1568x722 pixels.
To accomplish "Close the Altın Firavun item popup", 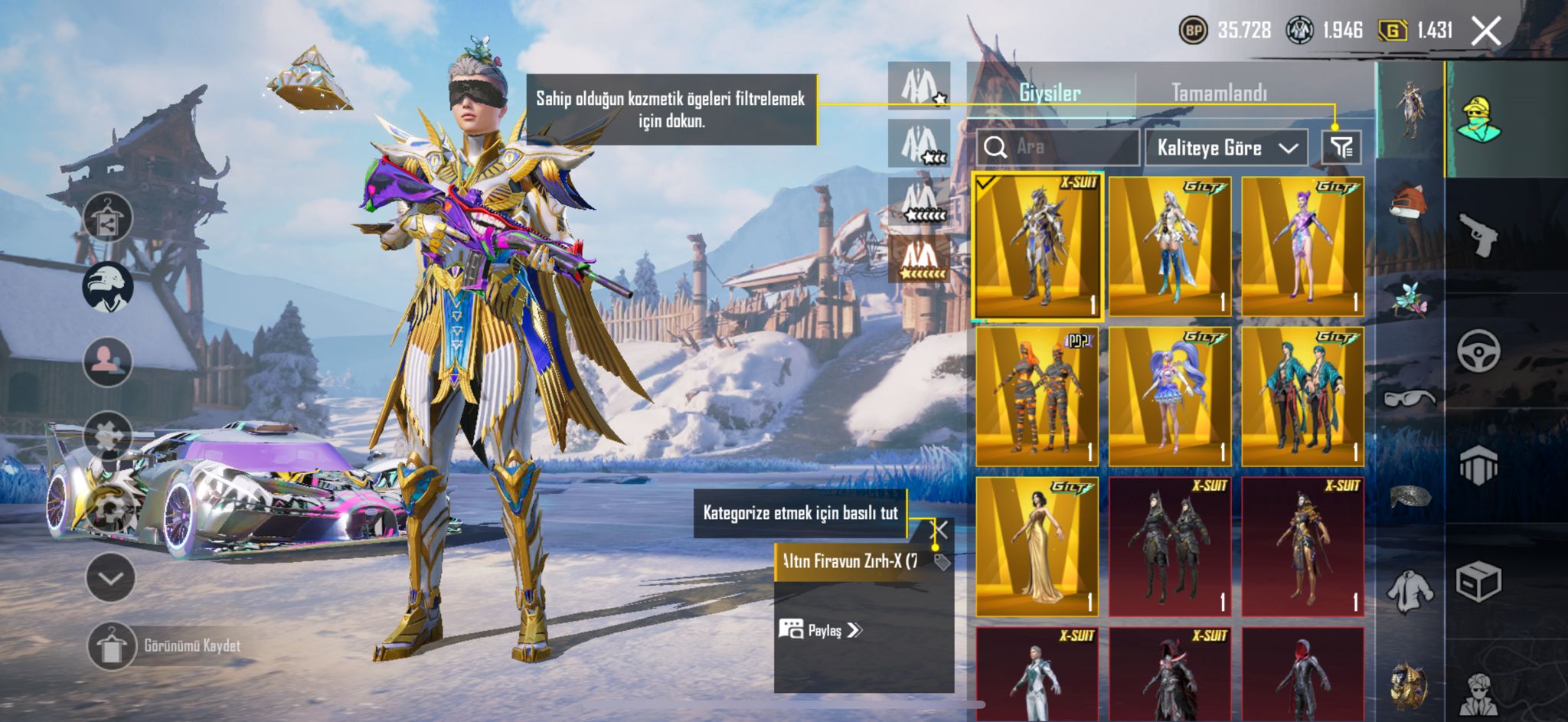I will (939, 529).
